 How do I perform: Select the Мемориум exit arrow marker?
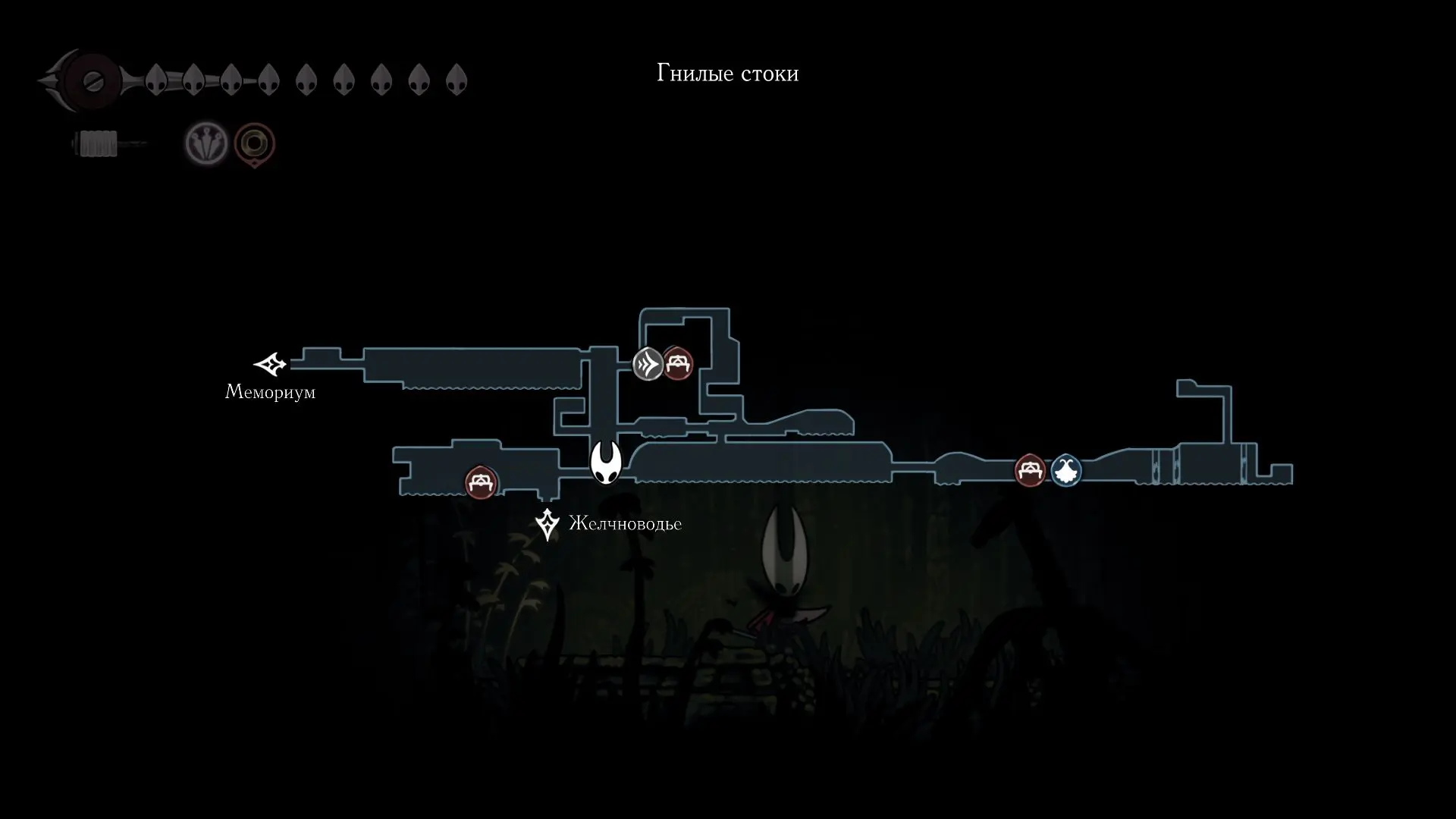270,365
